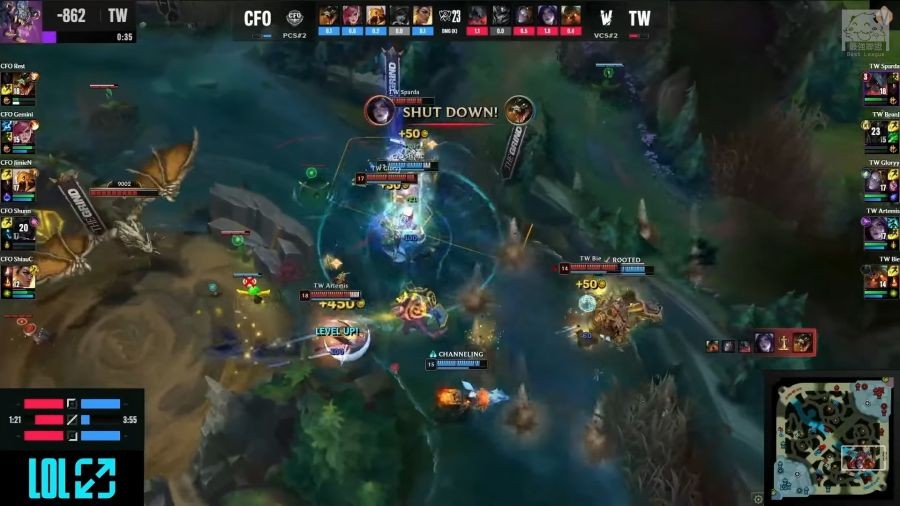This screenshot has height=506, width=900.
Task: Select CFO Gemini's player portrait
Action: 22,132
